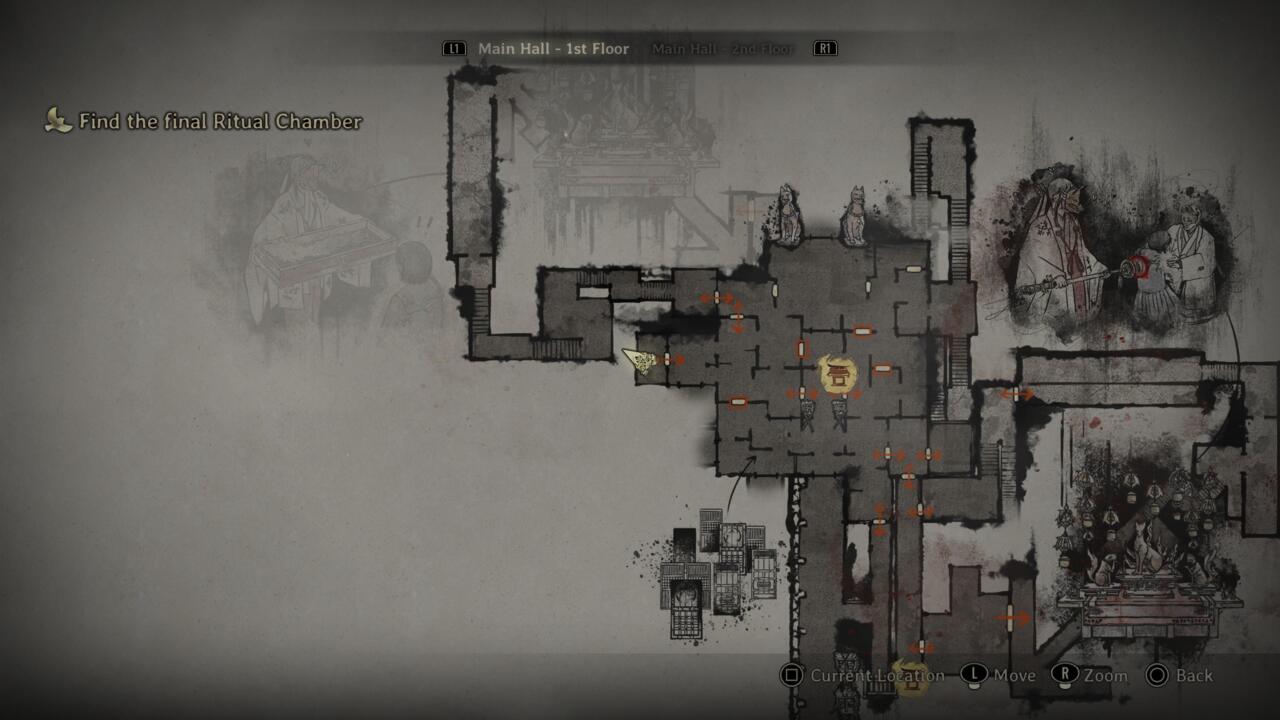Select the Main Hall - 1st Floor tab

(553, 49)
